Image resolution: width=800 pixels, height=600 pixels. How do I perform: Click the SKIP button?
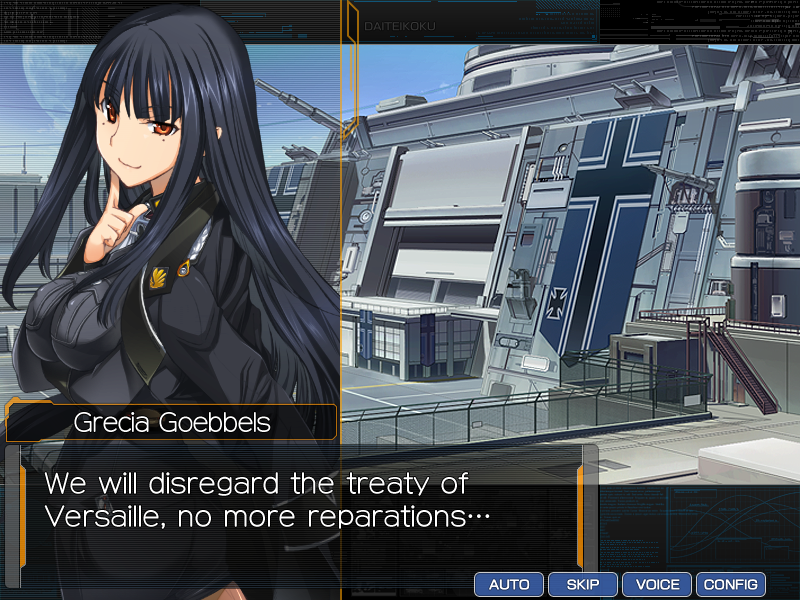click(583, 584)
